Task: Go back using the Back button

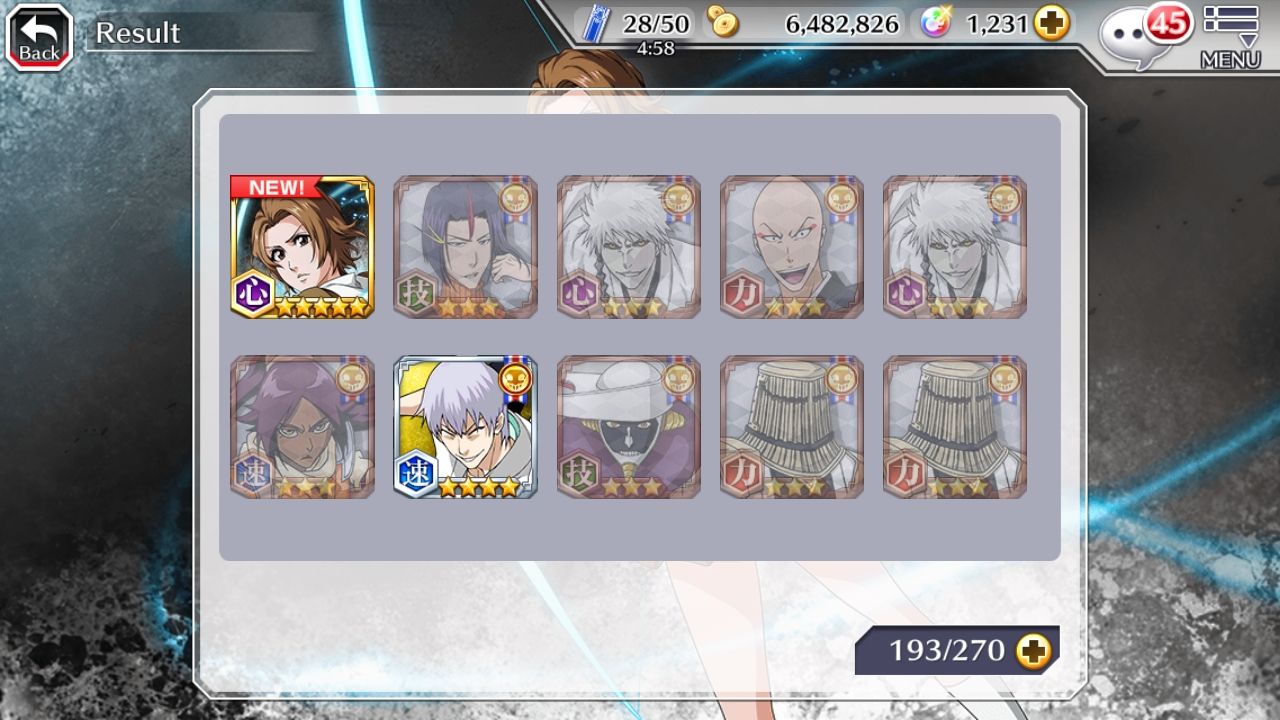Action: click(x=40, y=38)
